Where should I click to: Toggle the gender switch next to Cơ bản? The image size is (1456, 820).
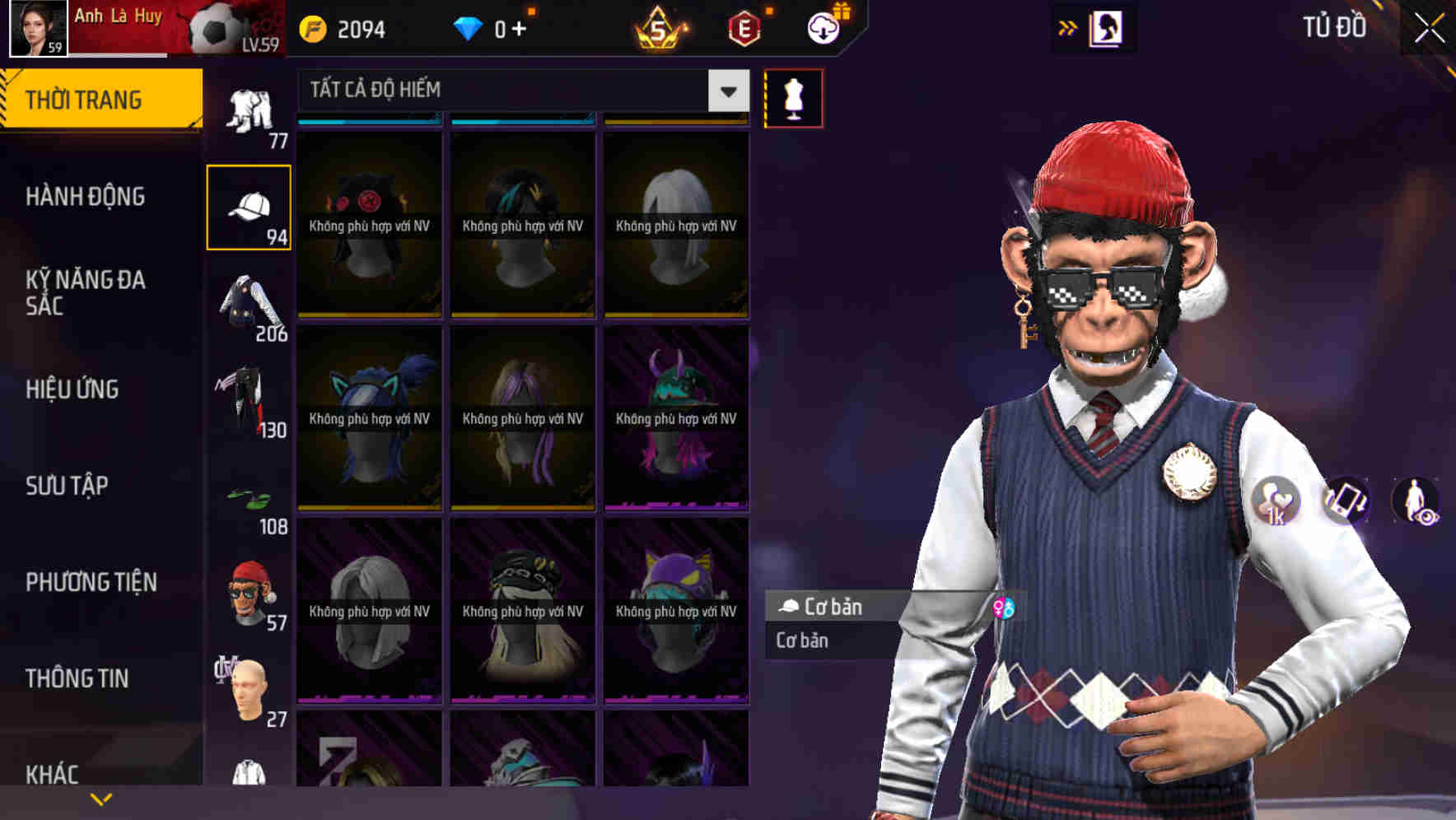[x=1003, y=608]
